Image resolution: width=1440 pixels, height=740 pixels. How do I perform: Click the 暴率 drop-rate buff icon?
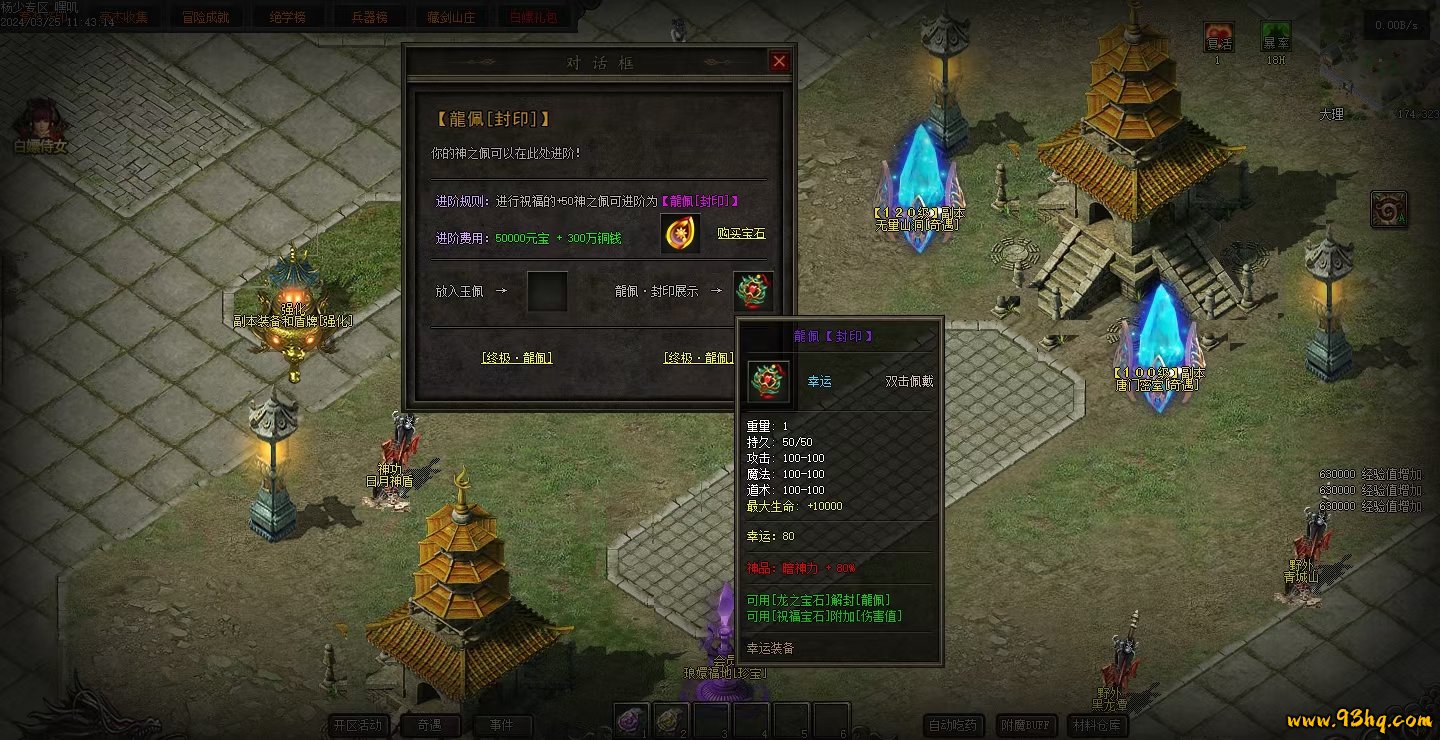(x=1275, y=37)
